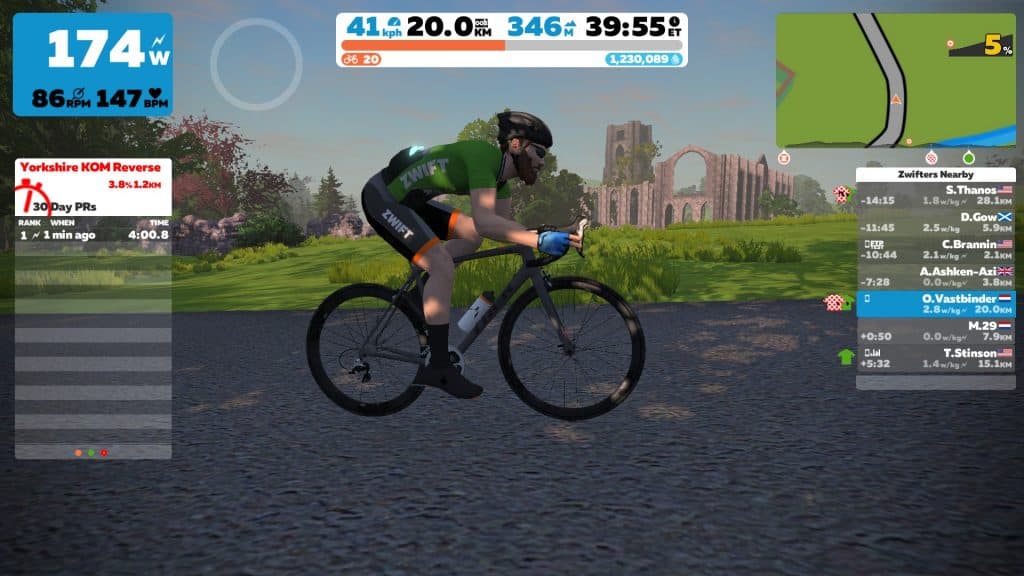Choose C.Brannin from the nearby riders
The image size is (1024, 576).
[935, 249]
